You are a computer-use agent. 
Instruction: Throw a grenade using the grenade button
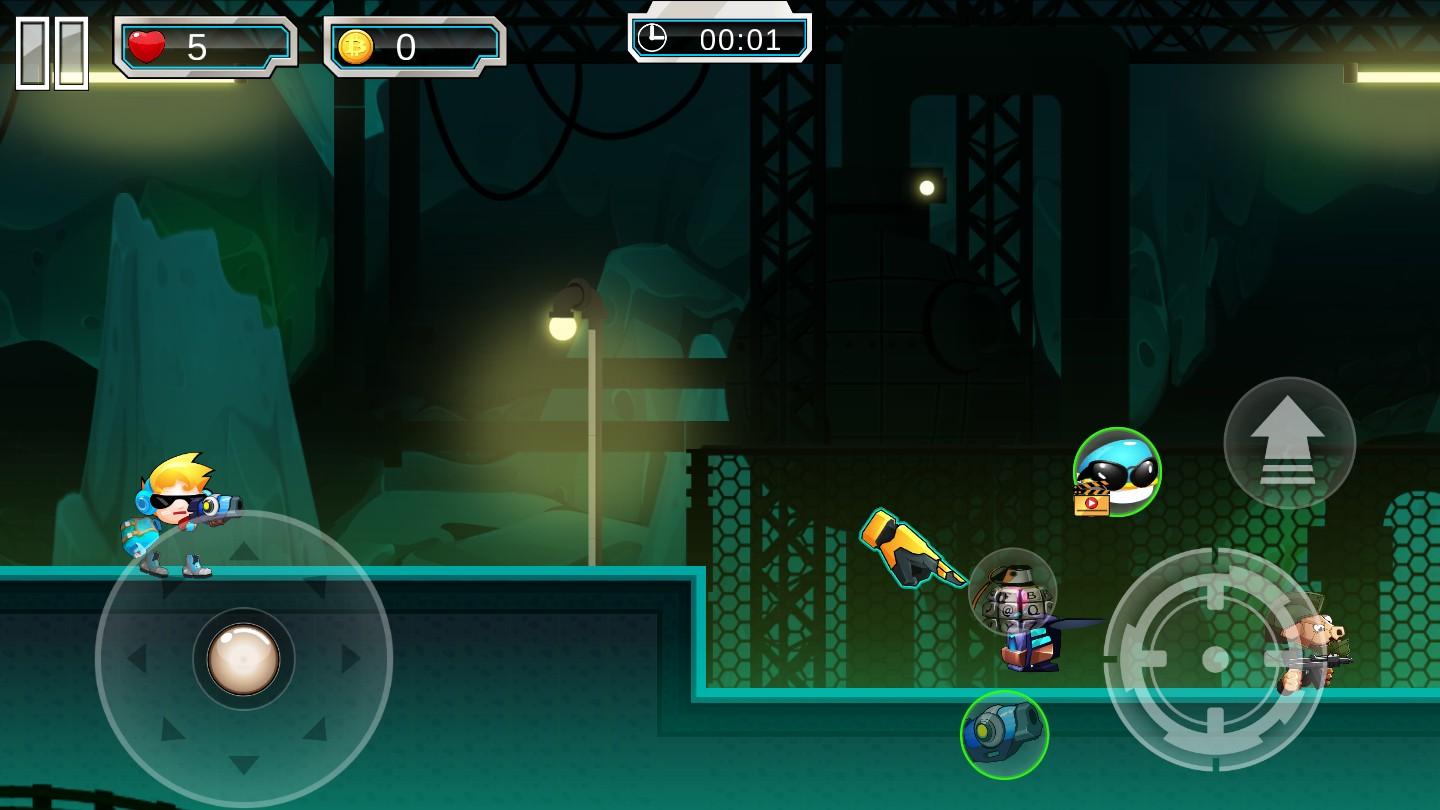(1012, 592)
